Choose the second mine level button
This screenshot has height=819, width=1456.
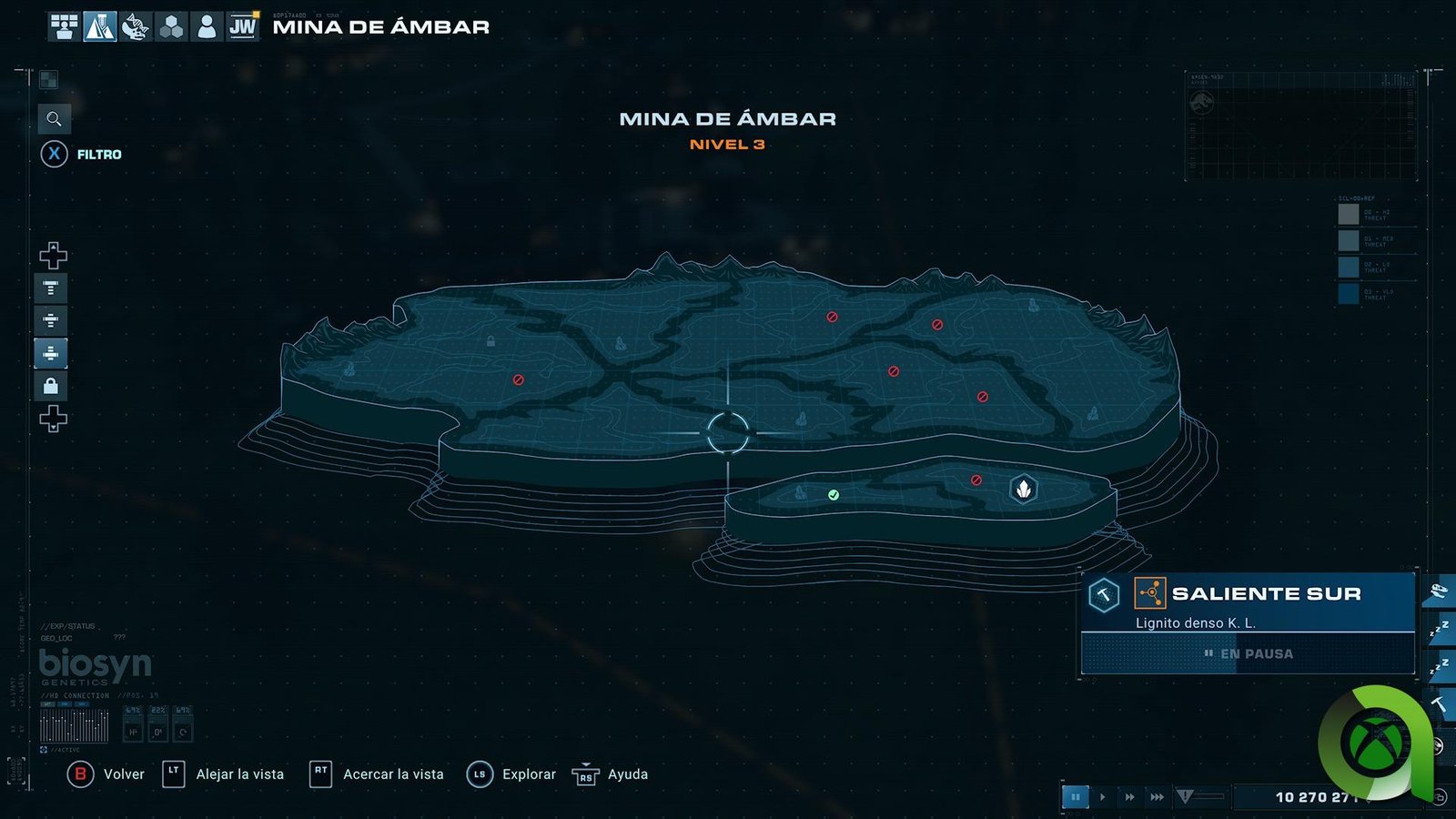click(x=51, y=320)
